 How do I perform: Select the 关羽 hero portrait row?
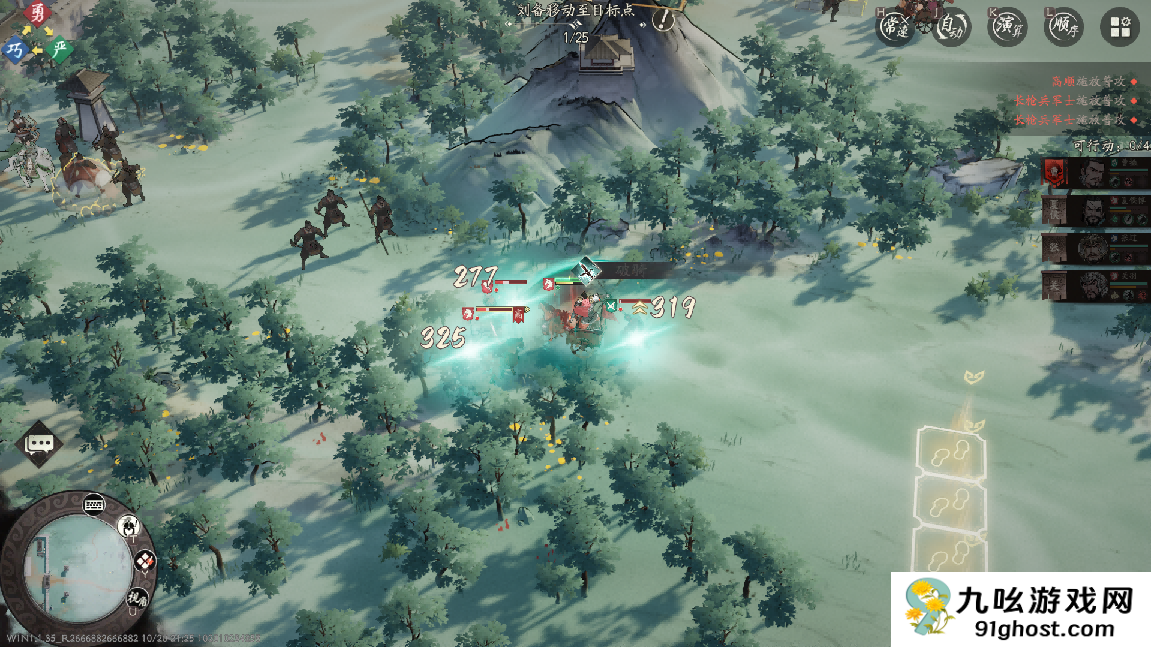(1095, 285)
